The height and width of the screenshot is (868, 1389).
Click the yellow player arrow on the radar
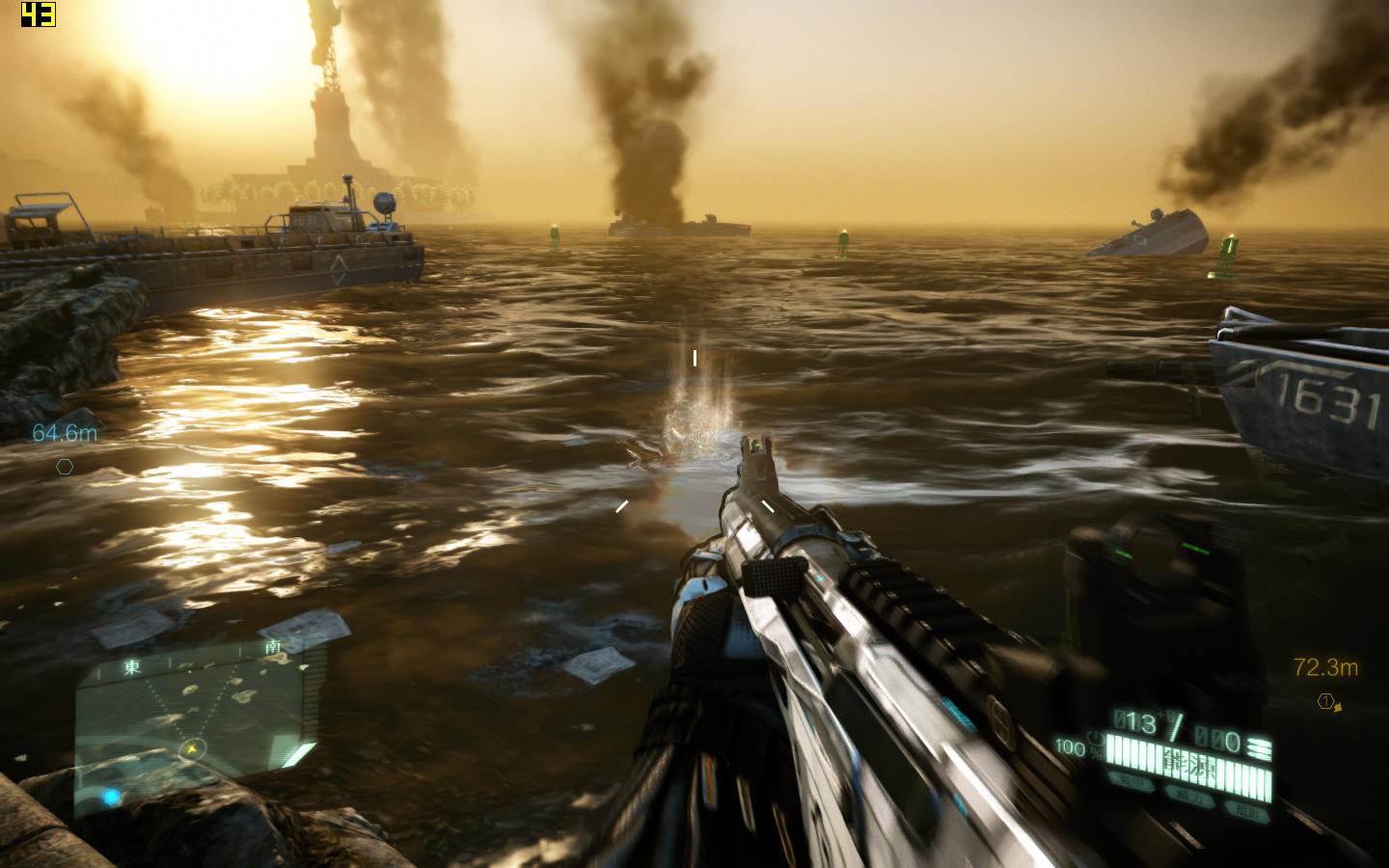[x=193, y=747]
